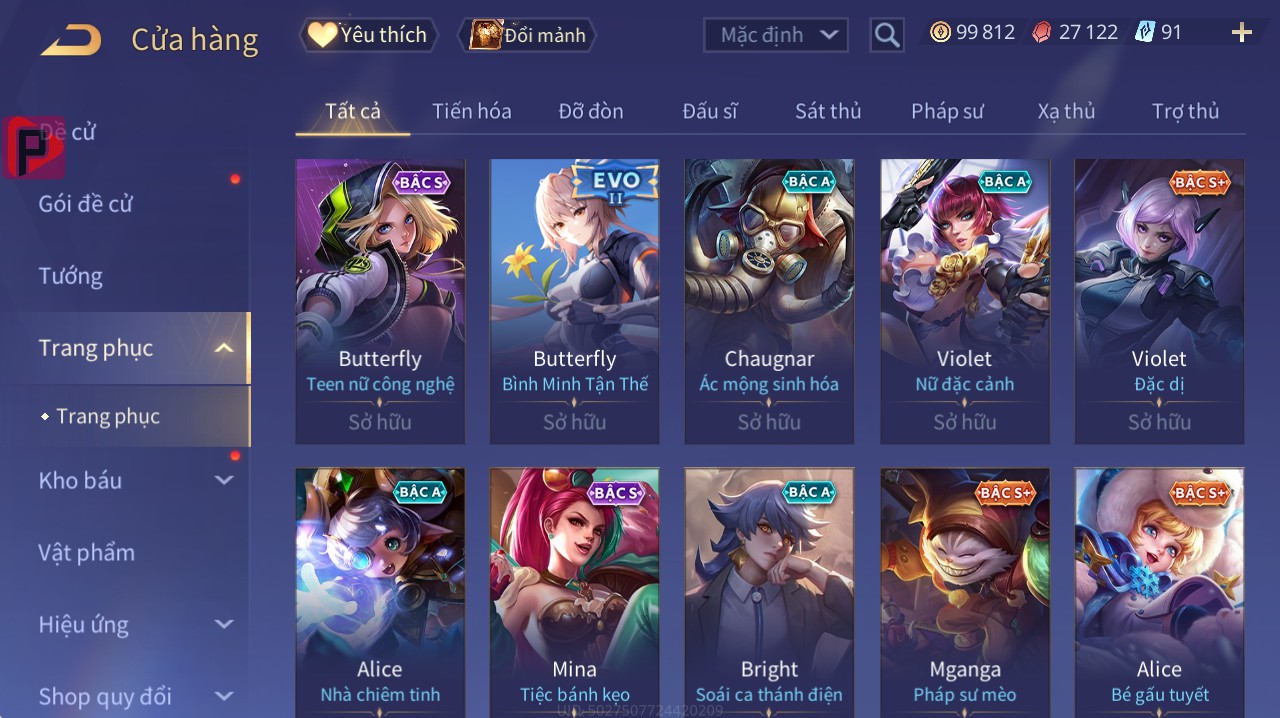This screenshot has height=718, width=1280.
Task: Open the Tướng heroes menu
Action: point(71,276)
